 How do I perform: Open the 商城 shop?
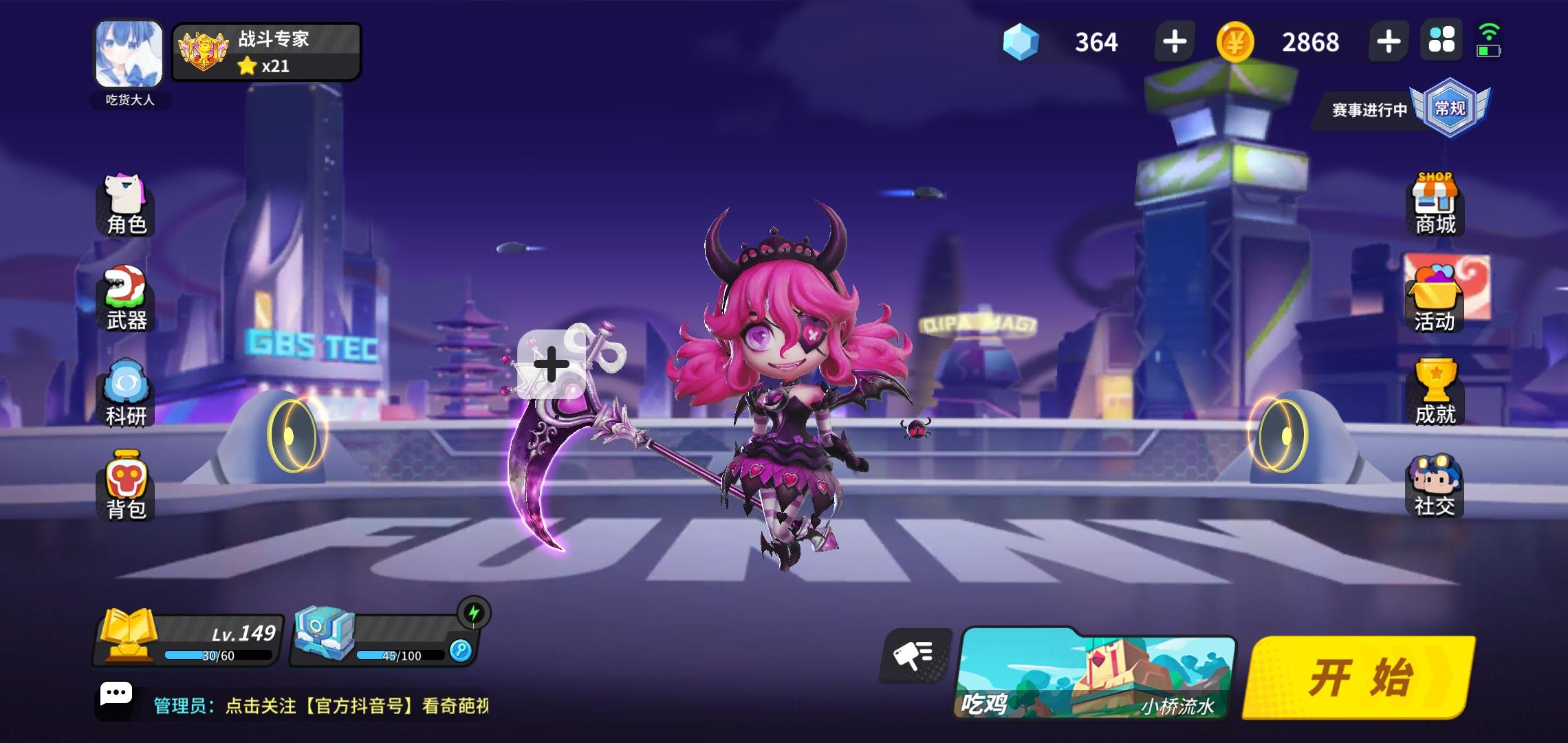1437,203
